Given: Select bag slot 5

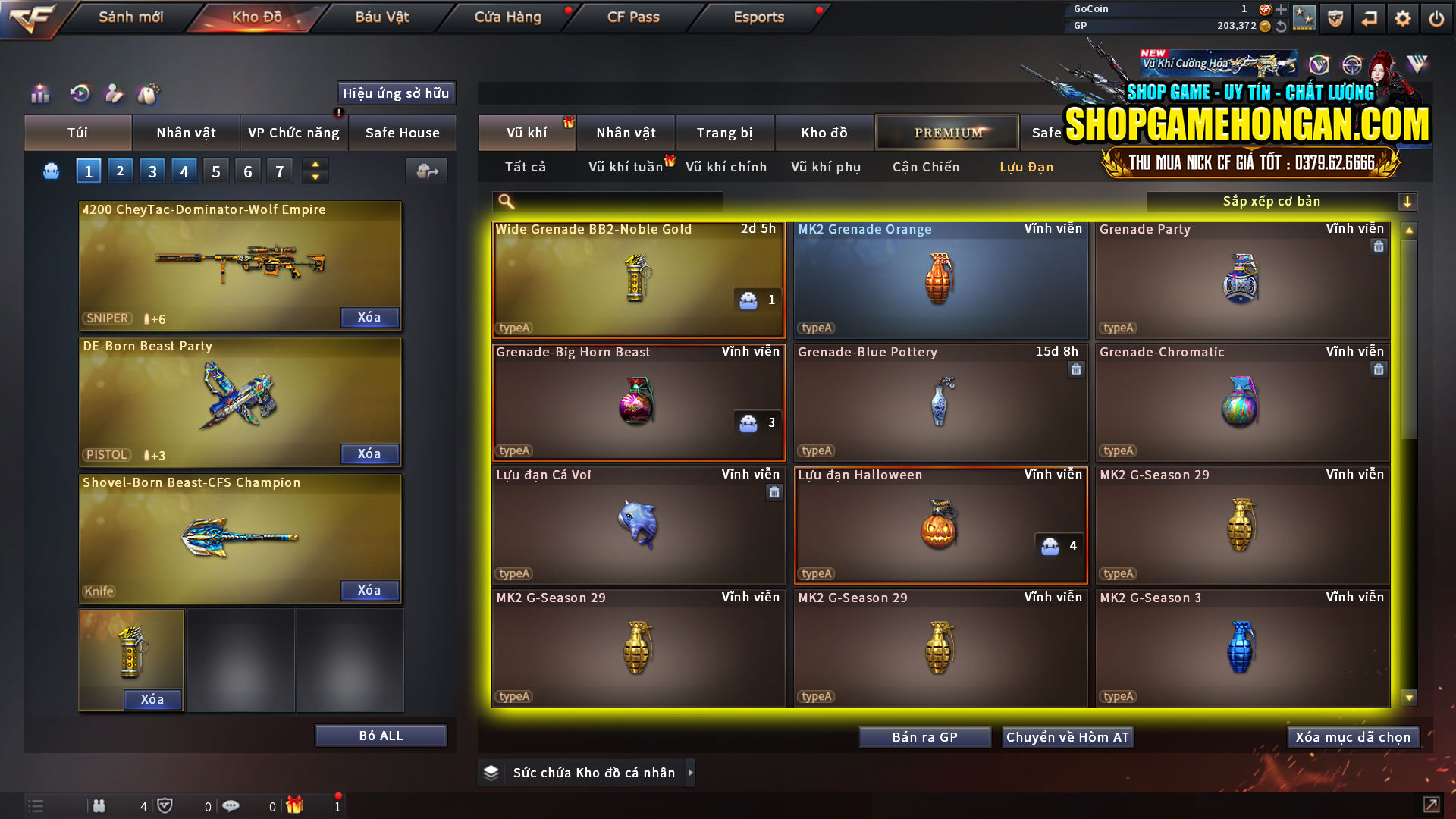Looking at the screenshot, I should [215, 171].
